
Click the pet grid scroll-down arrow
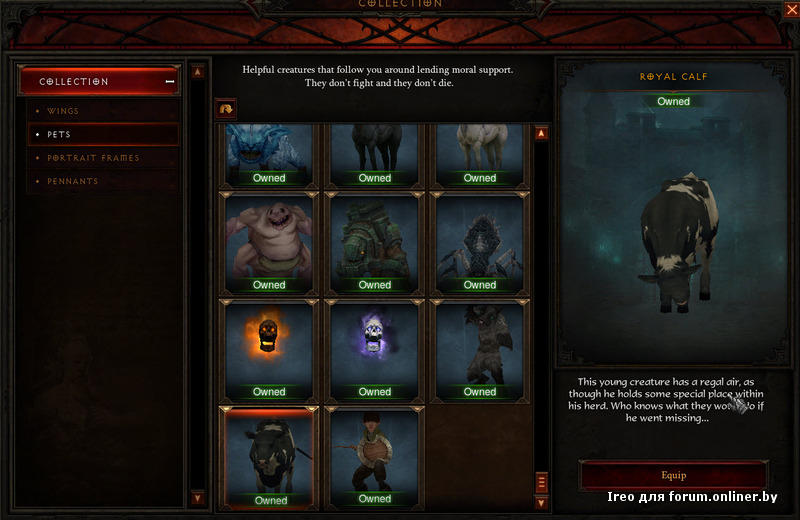tap(541, 501)
